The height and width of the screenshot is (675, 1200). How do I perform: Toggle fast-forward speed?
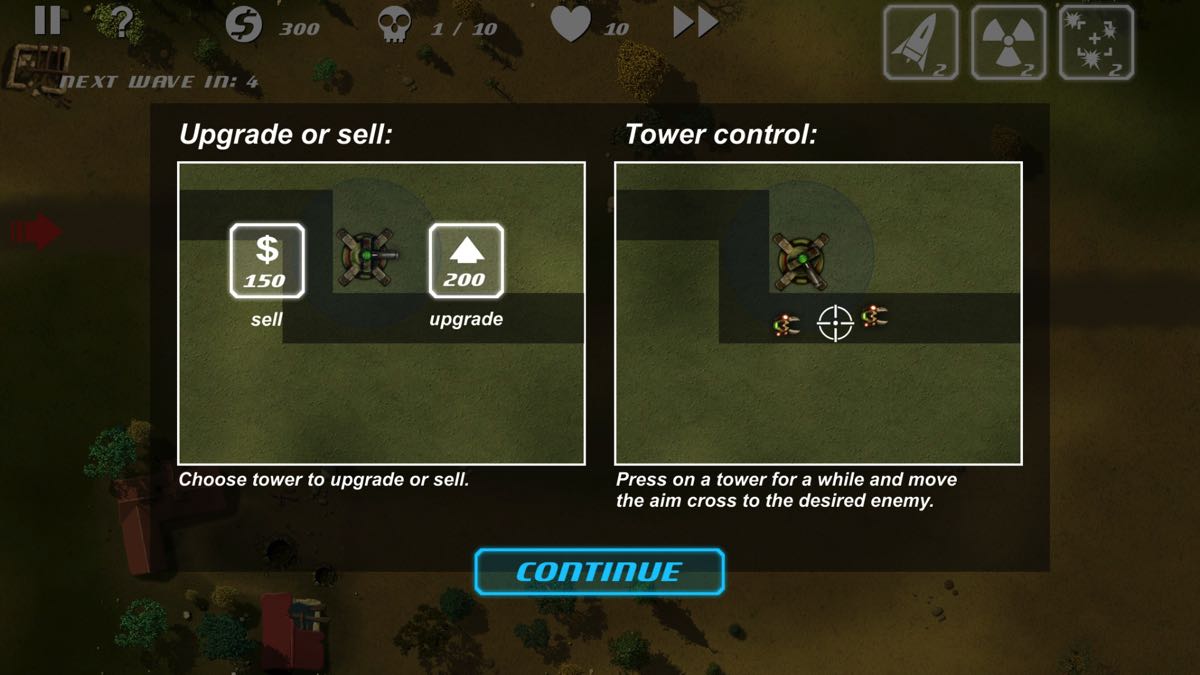click(696, 23)
